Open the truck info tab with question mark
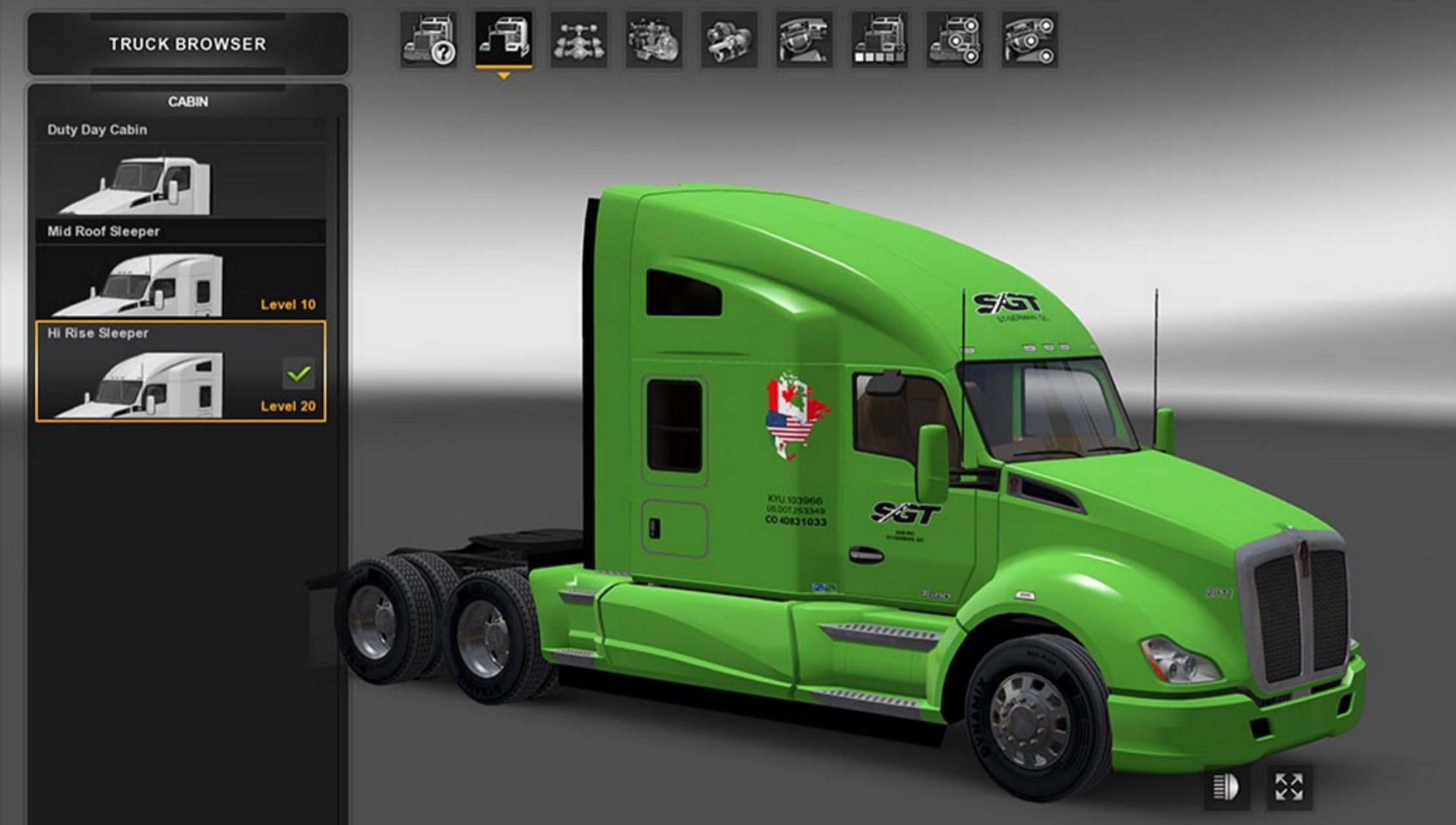The height and width of the screenshot is (825, 1456). 429,40
